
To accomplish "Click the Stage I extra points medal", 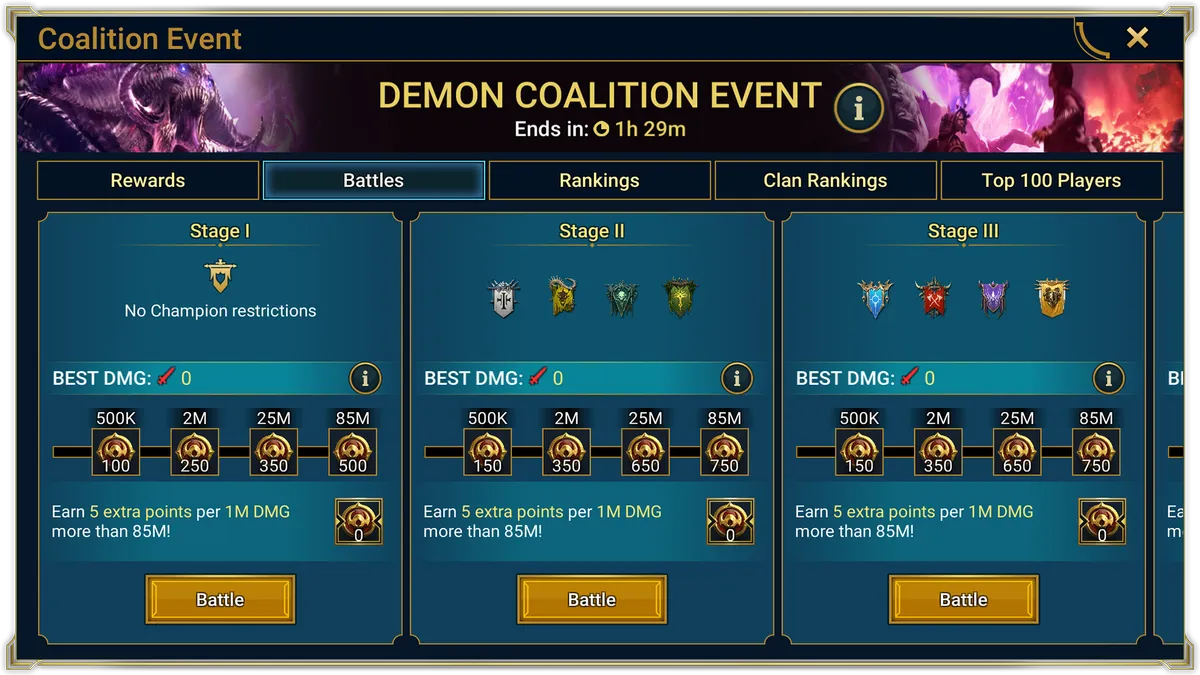I will [x=358, y=521].
